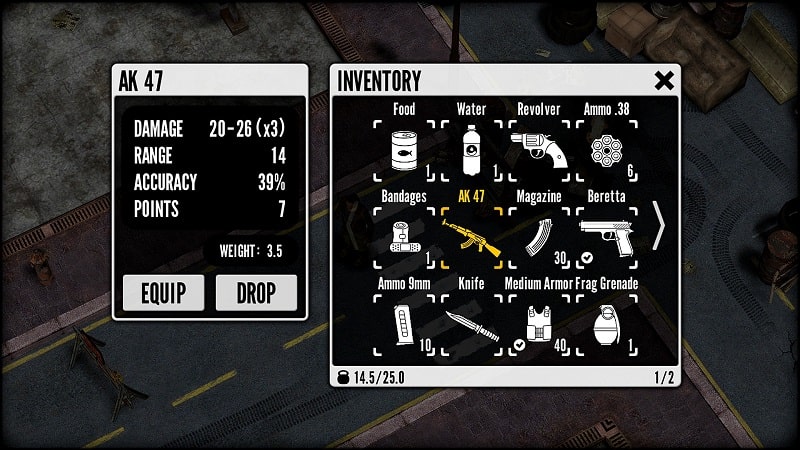Select the Medium Armor vest

tap(539, 325)
